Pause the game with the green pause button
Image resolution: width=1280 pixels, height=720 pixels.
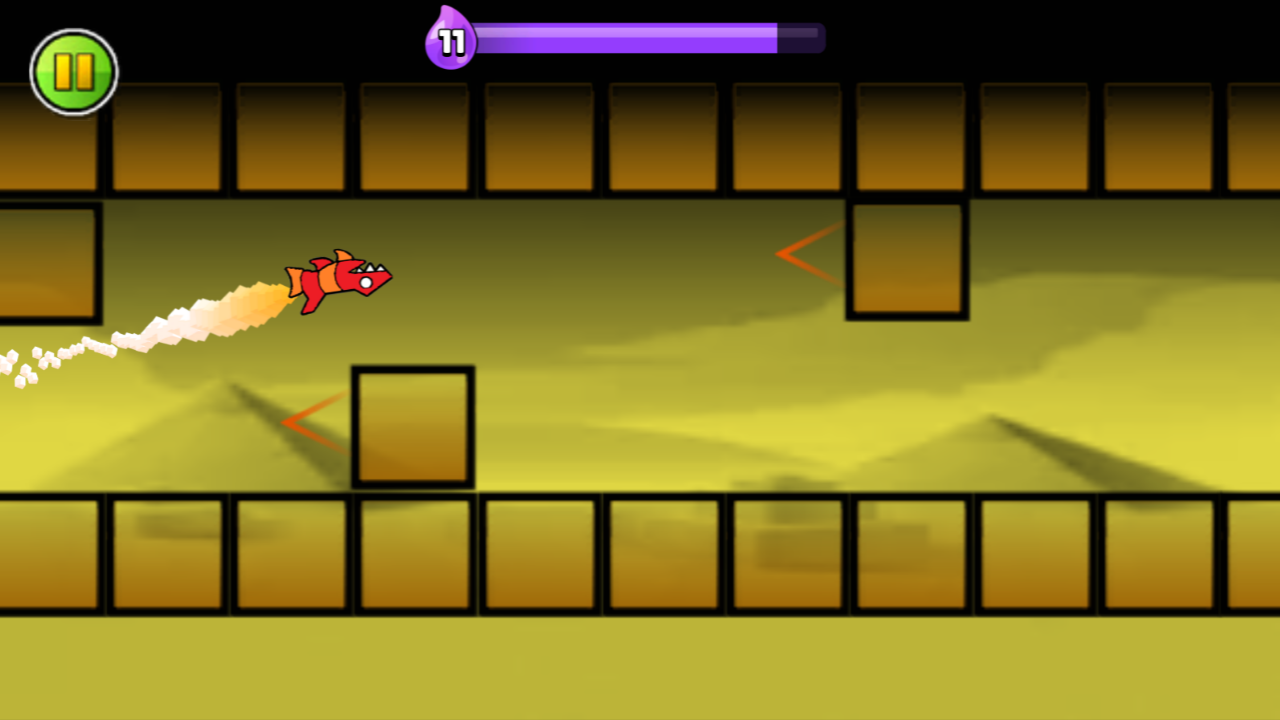[x=74, y=71]
